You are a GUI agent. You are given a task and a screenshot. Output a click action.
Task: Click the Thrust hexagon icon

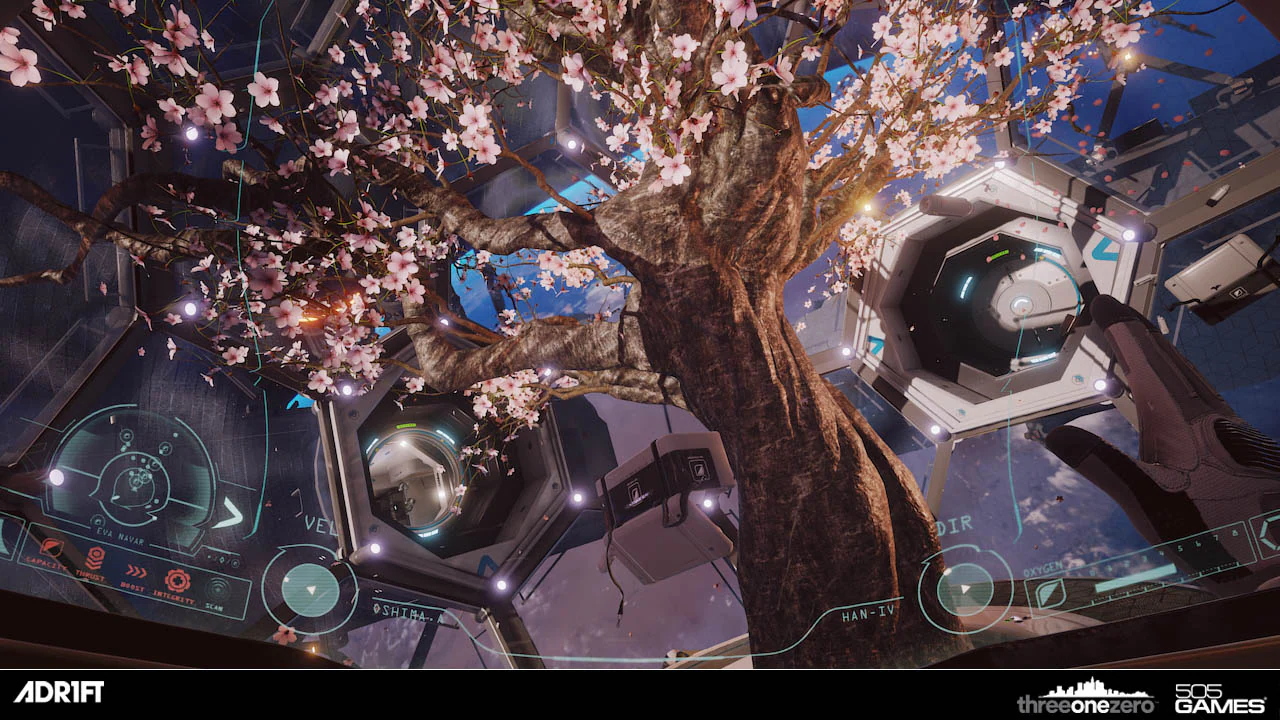click(x=95, y=556)
